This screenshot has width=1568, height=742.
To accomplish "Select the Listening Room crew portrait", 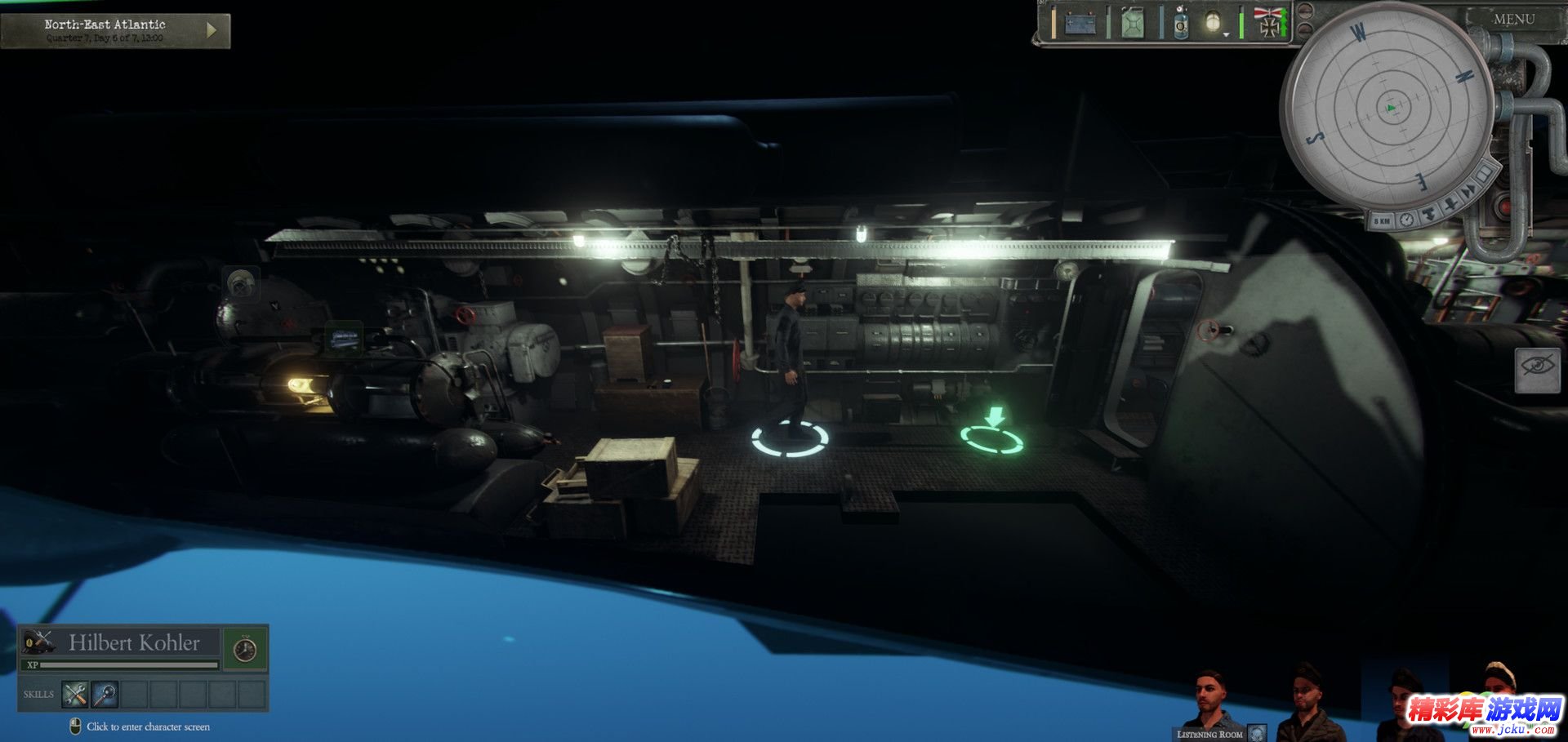I will point(1211,700).
